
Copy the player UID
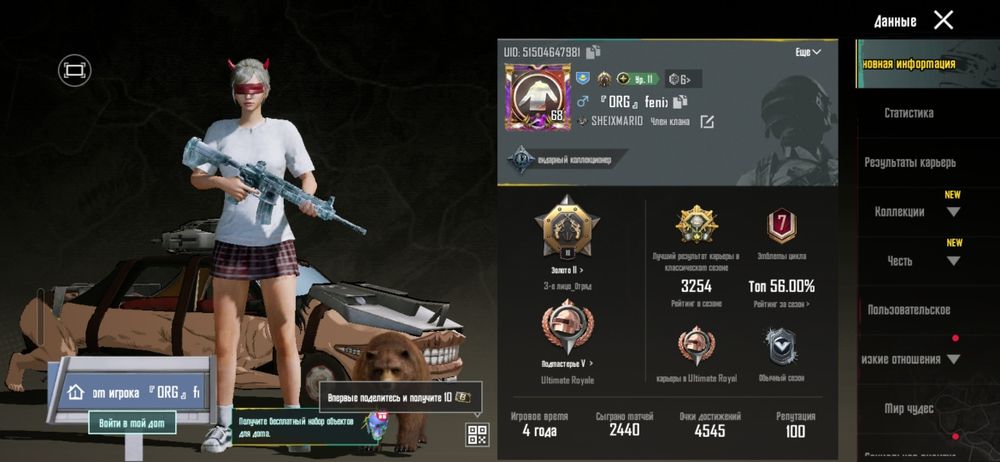(594, 52)
